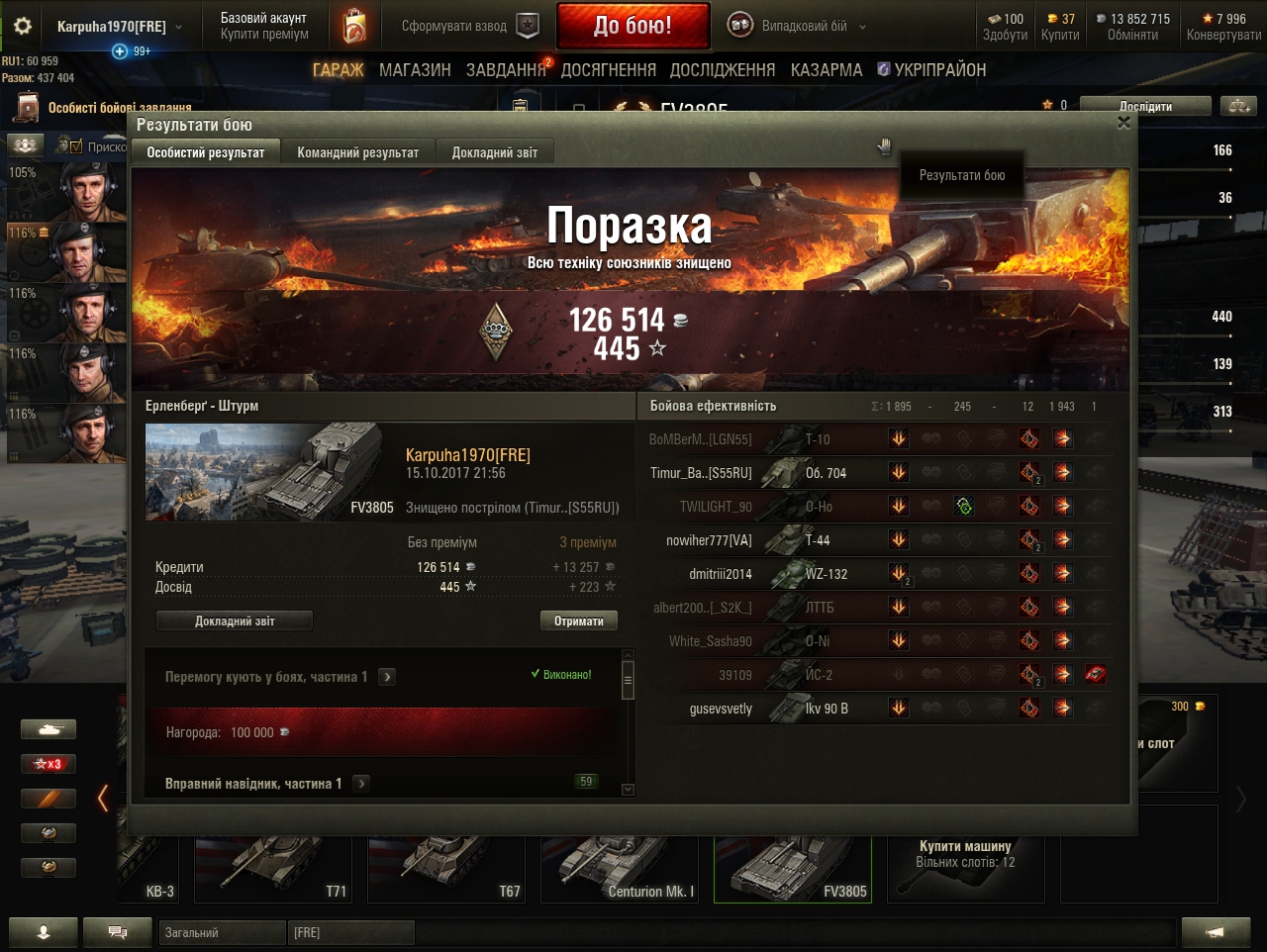Screen dimensions: 1267x952
Task: Select the T71 tank in carousel
Action: 272,869
